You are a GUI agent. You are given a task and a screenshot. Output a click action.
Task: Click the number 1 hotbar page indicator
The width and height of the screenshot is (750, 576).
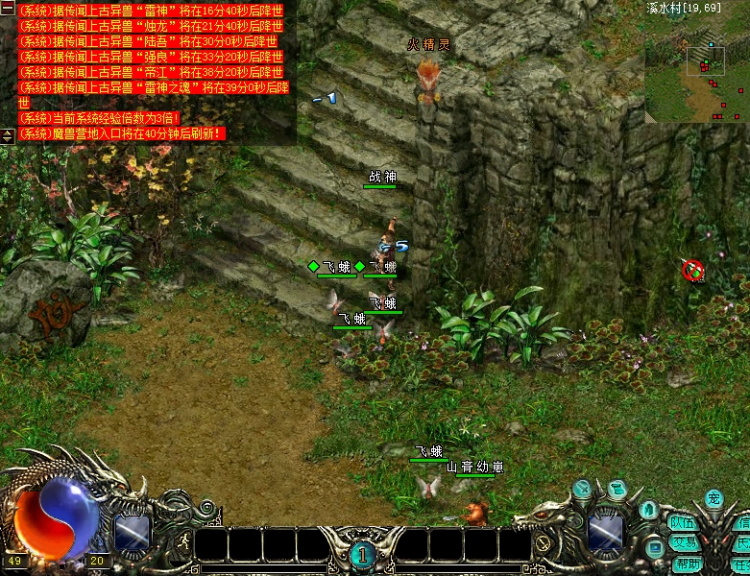pyautogui.click(x=363, y=553)
